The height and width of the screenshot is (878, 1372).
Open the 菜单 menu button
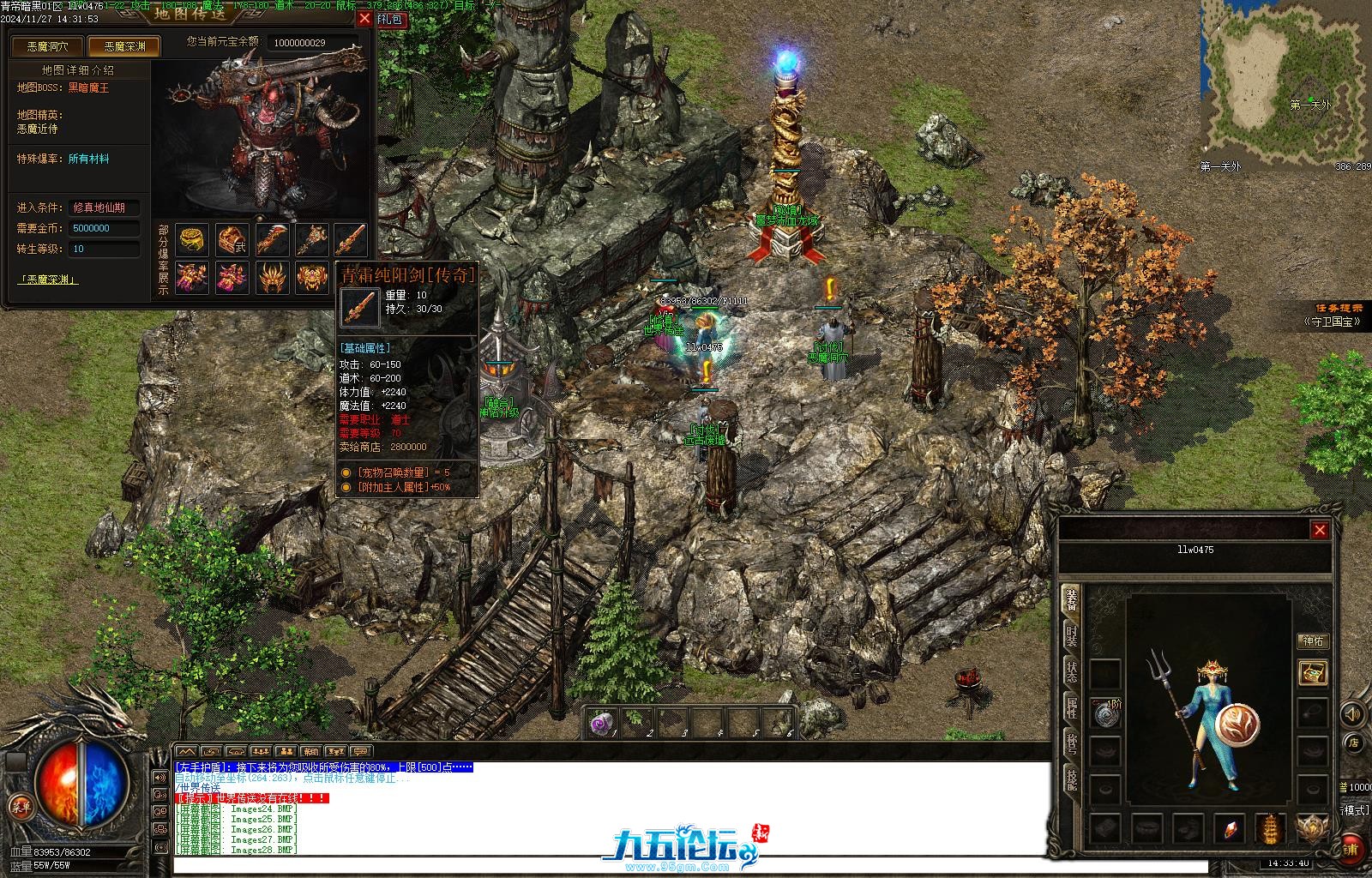tap(19, 806)
